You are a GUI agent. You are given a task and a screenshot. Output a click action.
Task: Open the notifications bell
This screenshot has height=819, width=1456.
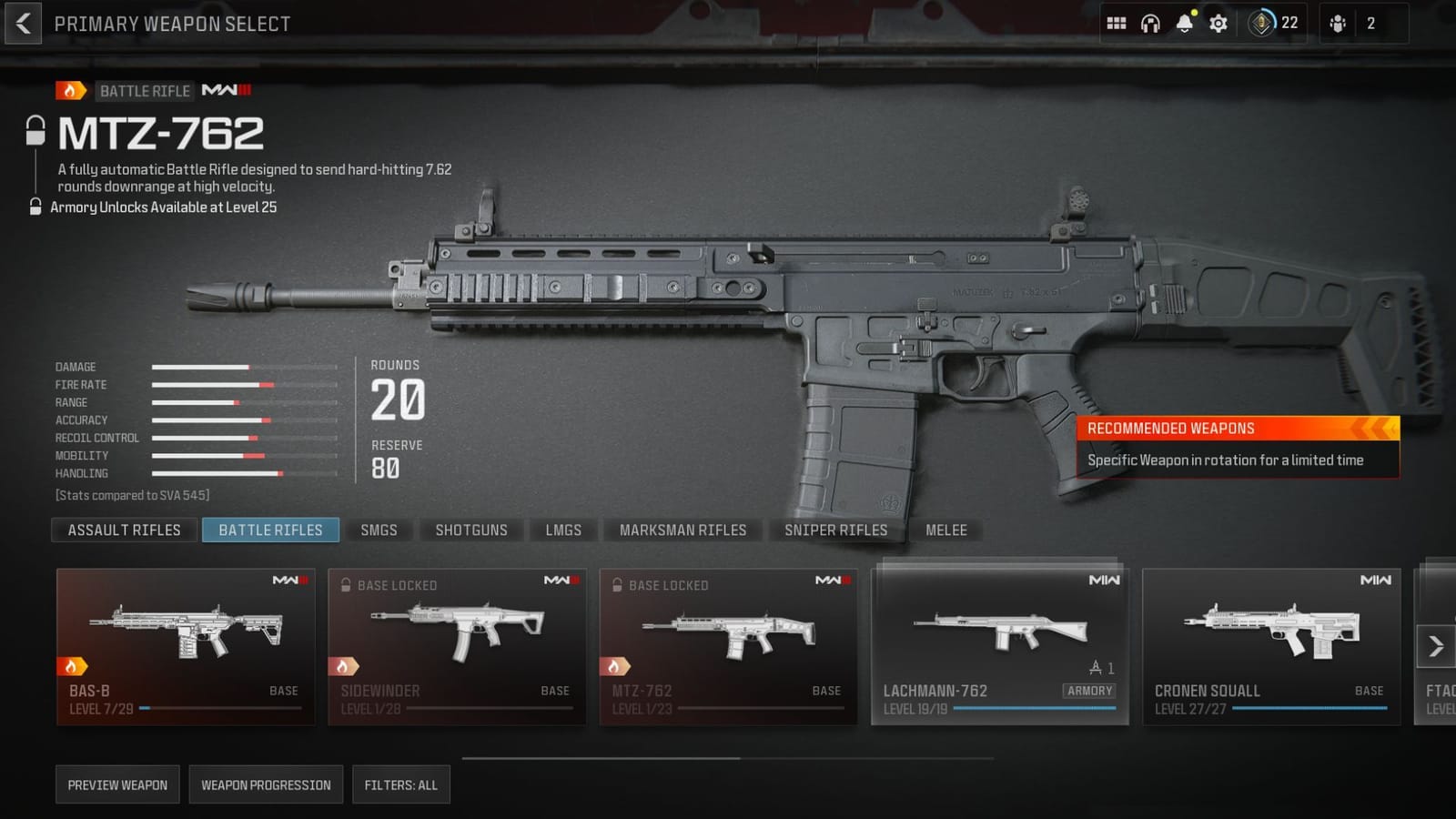1184,23
